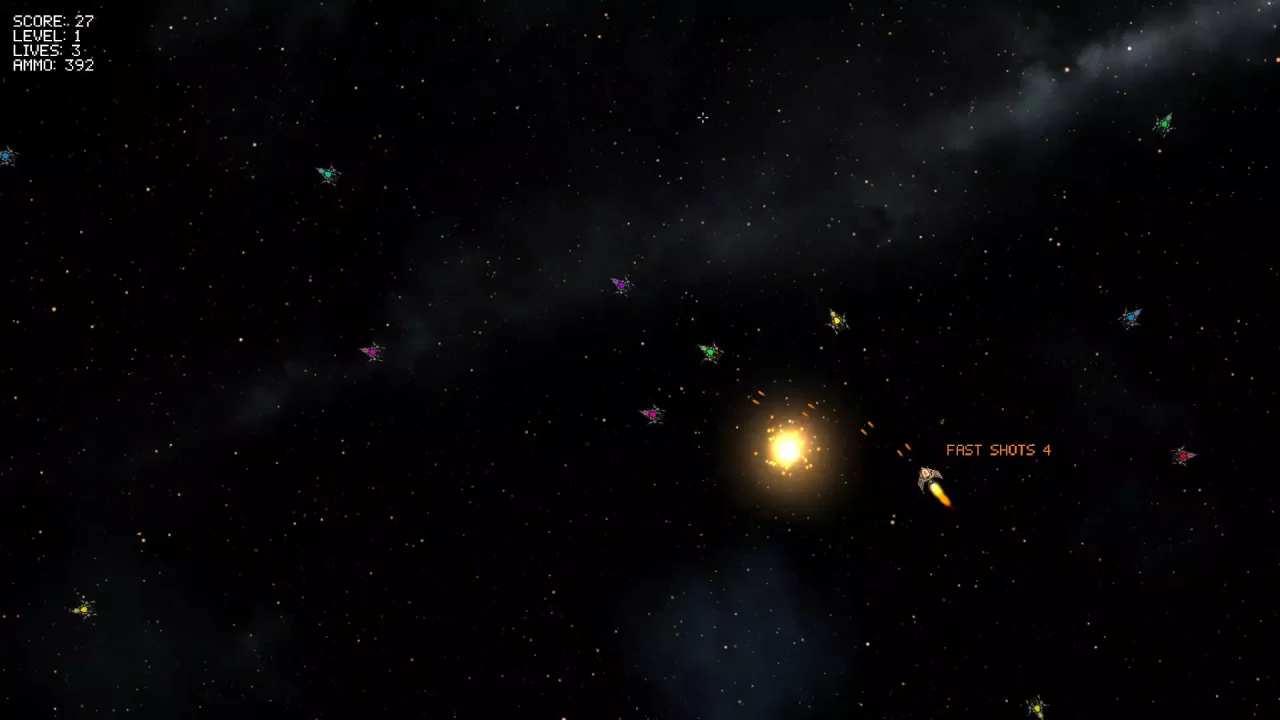Click the red enemy near the right border
The height and width of the screenshot is (720, 1280).
click(1183, 456)
